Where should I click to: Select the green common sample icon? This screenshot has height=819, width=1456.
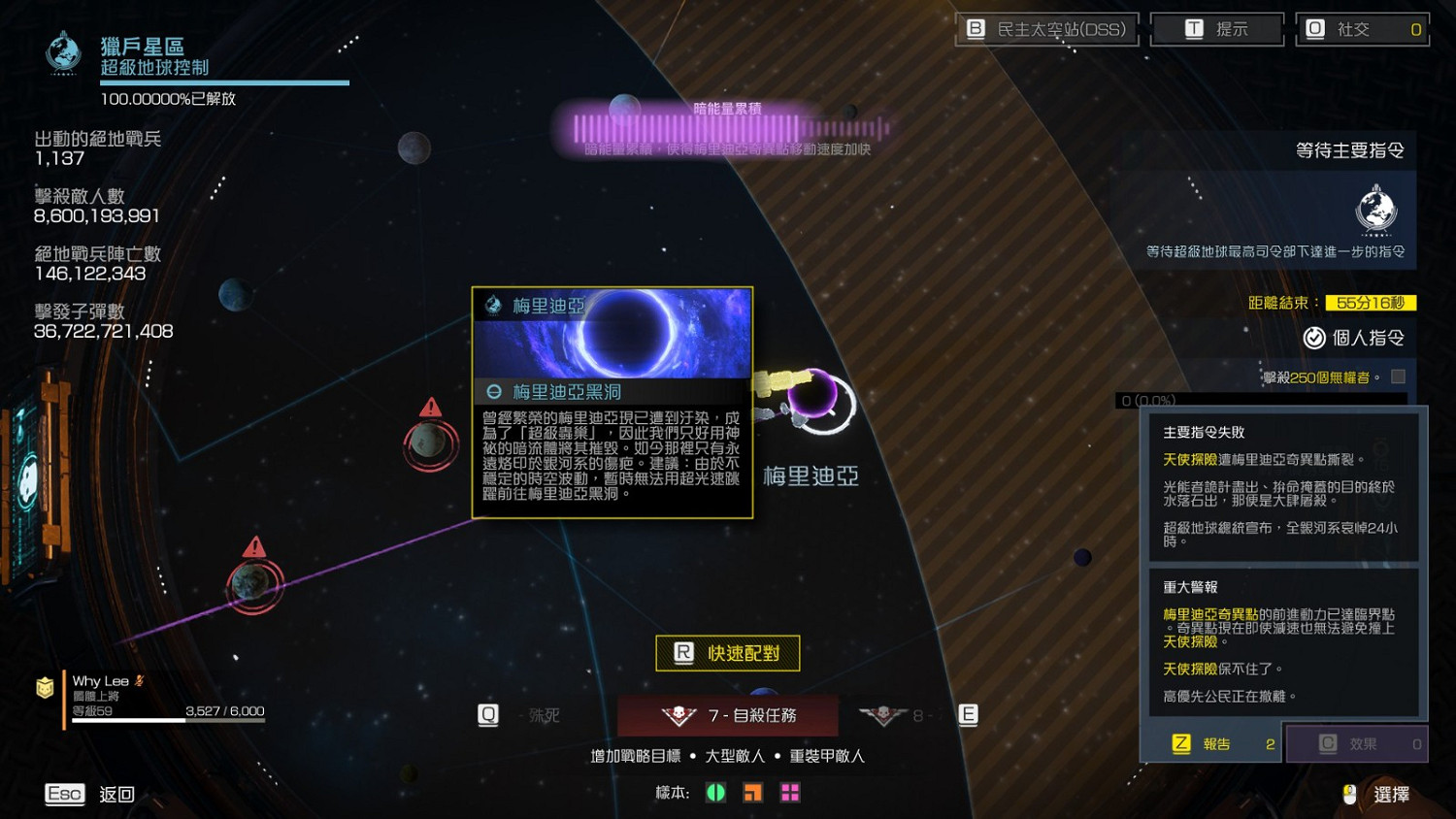tap(715, 793)
